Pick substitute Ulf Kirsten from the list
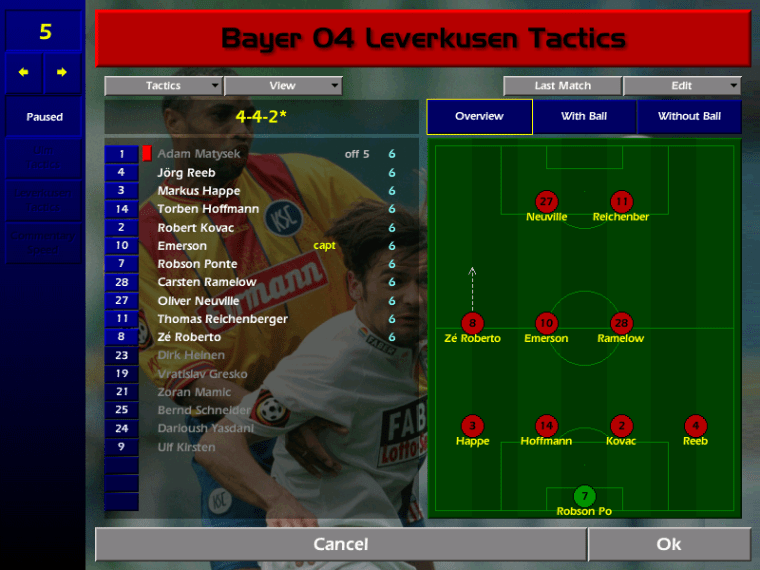This screenshot has height=570, width=760. point(186,447)
